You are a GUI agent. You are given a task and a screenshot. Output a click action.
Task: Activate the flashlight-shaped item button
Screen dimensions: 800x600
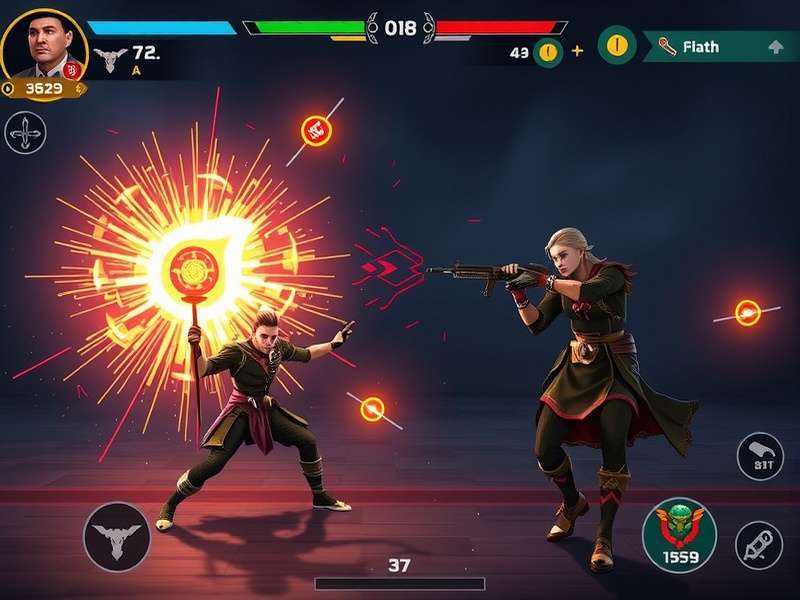pyautogui.click(x=759, y=545)
